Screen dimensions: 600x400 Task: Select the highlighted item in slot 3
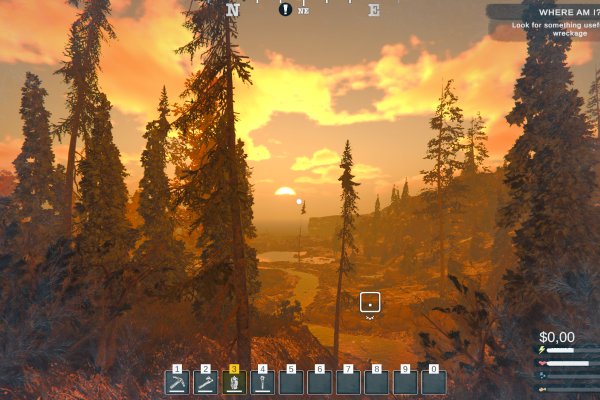point(234,382)
